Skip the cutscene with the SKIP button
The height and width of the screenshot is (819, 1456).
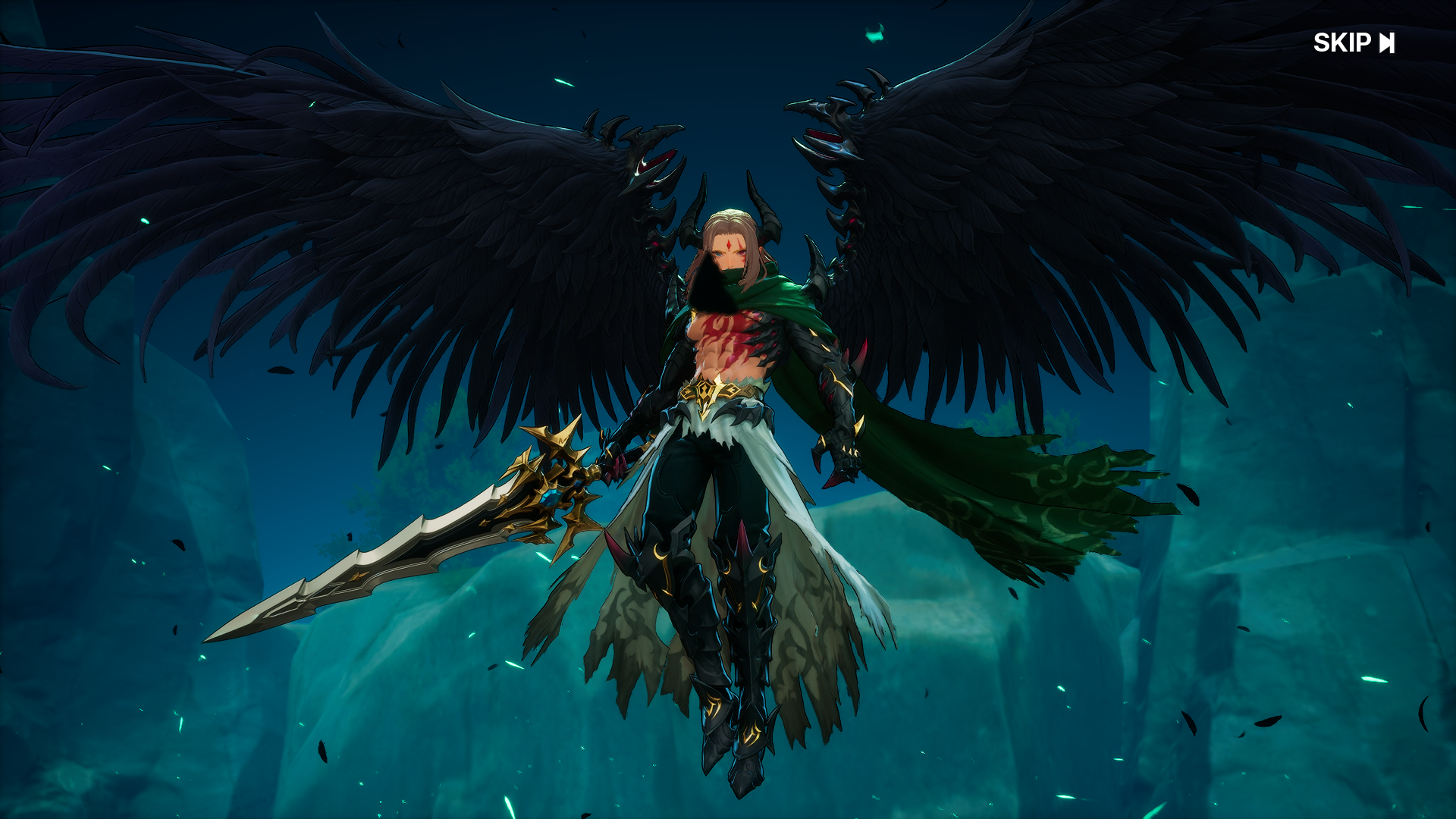(x=1354, y=43)
